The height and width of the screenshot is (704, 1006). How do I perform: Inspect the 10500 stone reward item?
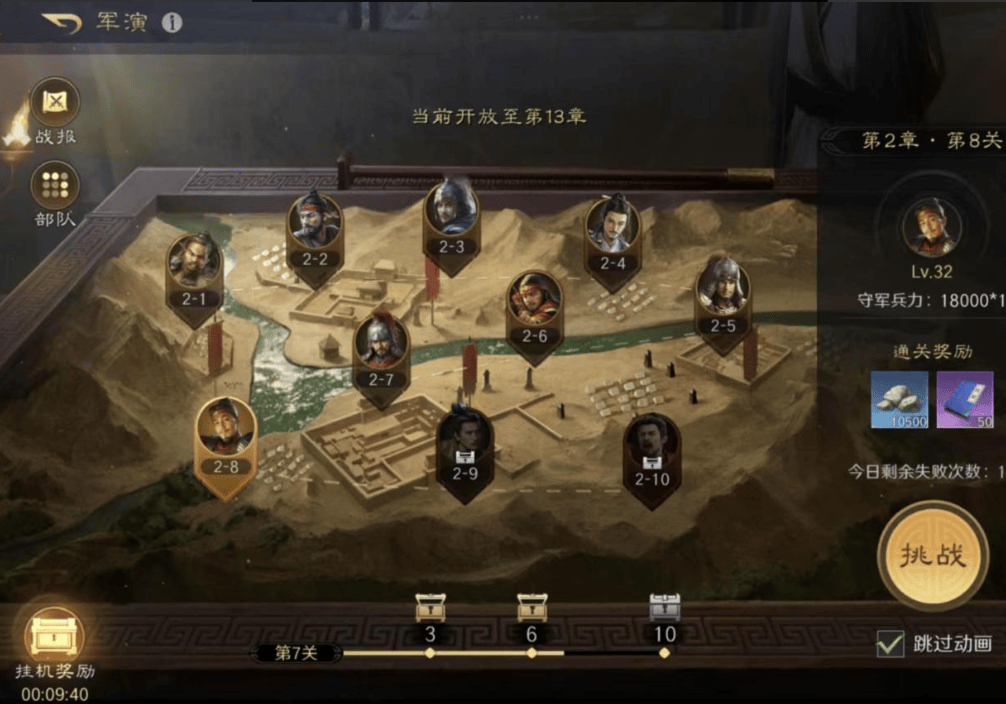tap(899, 399)
